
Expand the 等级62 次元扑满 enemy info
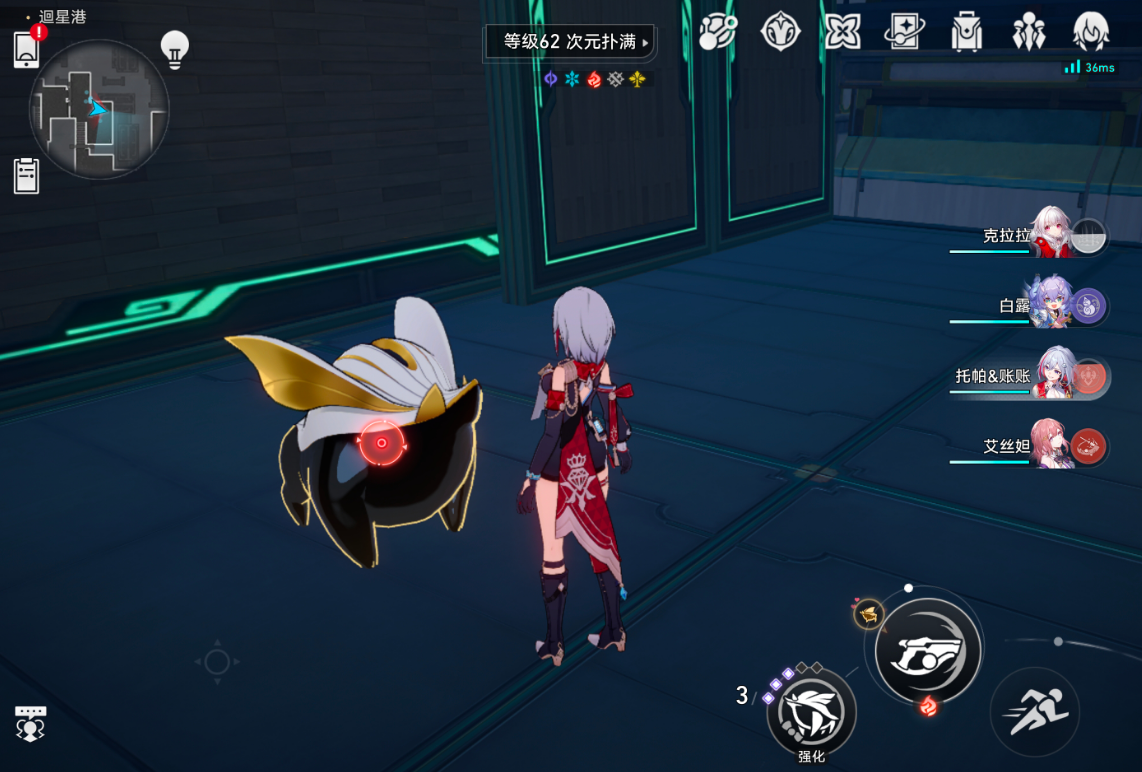point(570,43)
